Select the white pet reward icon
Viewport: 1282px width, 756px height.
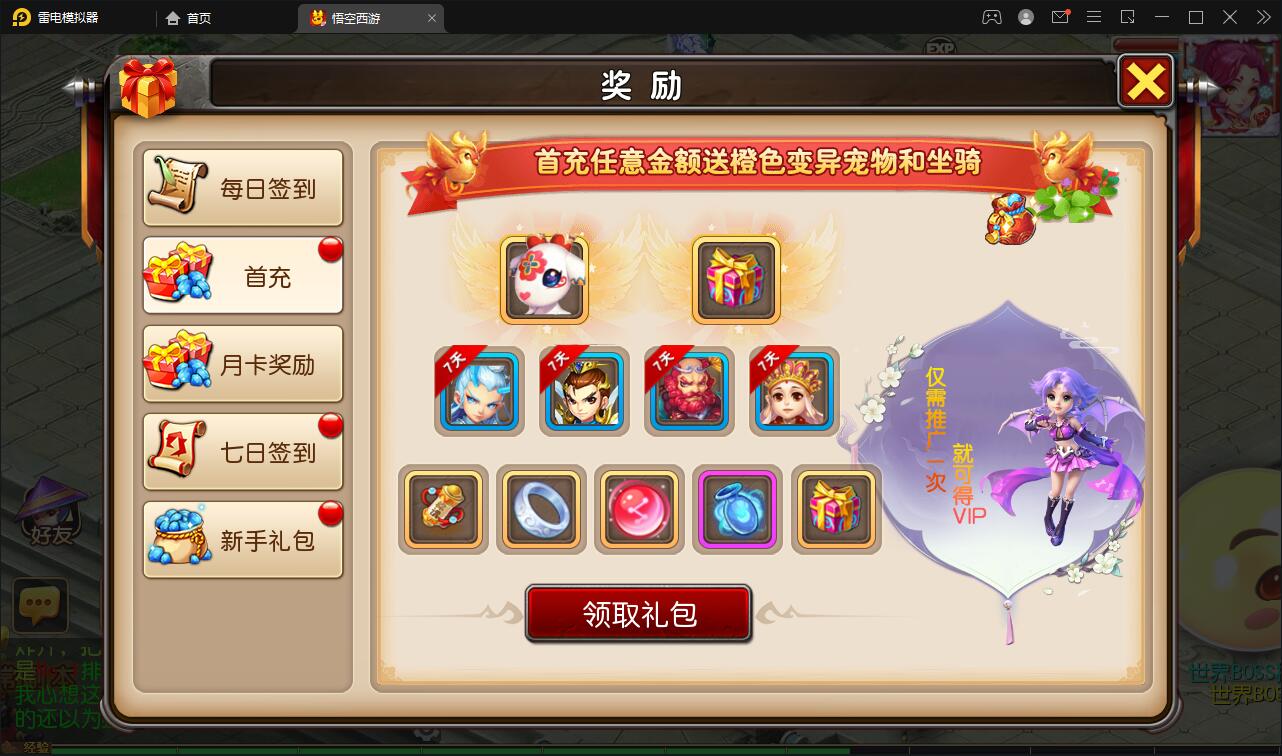543,278
